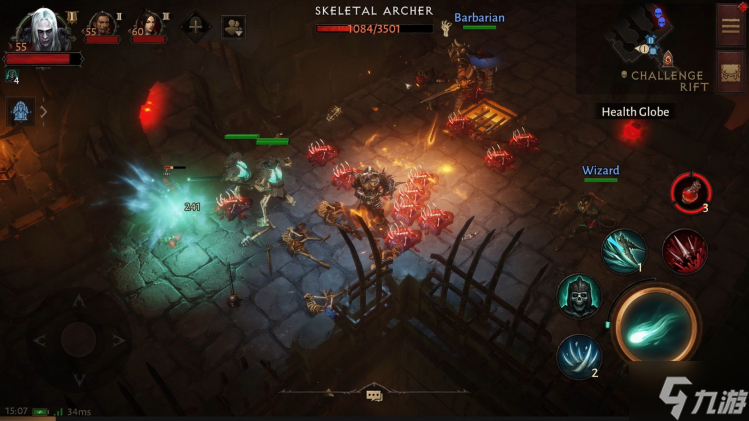Open the inventory chest button
Image resolution: width=749 pixels, height=421 pixels.
pos(729,73)
